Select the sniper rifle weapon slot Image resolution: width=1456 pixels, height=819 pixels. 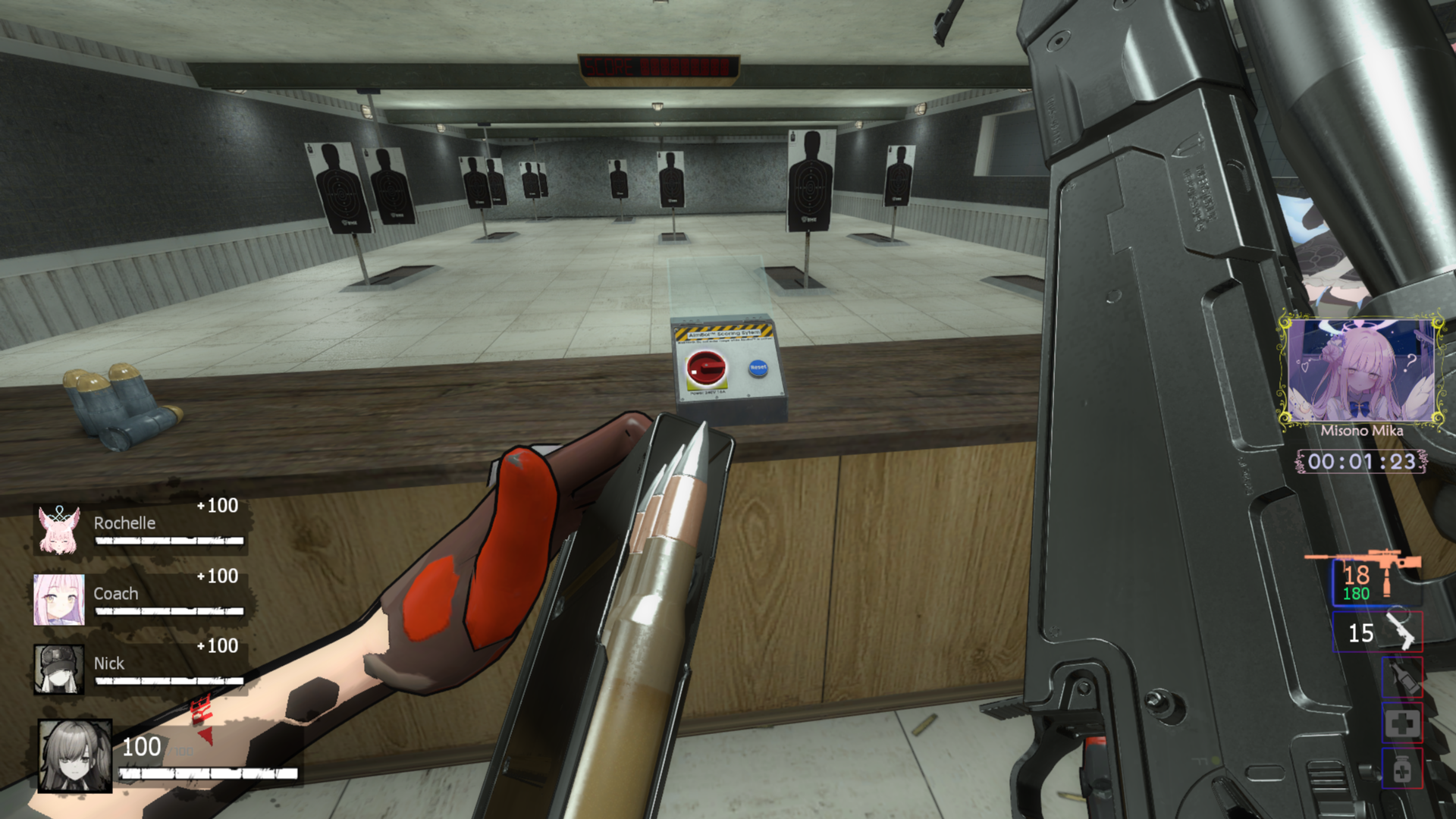tap(1376, 582)
